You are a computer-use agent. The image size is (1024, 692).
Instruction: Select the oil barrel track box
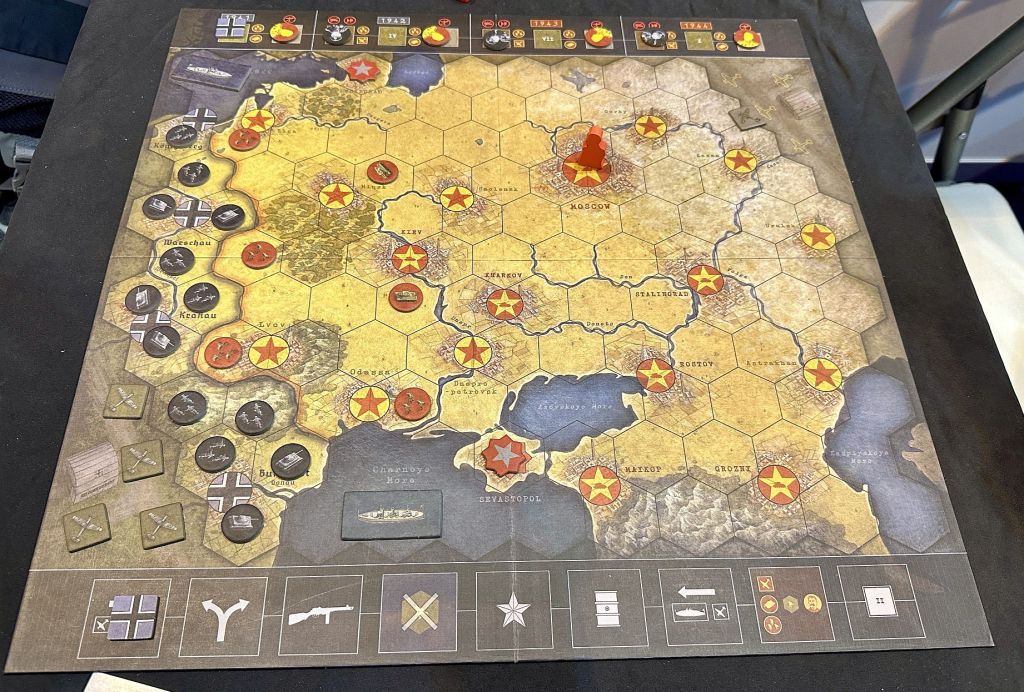click(x=607, y=608)
